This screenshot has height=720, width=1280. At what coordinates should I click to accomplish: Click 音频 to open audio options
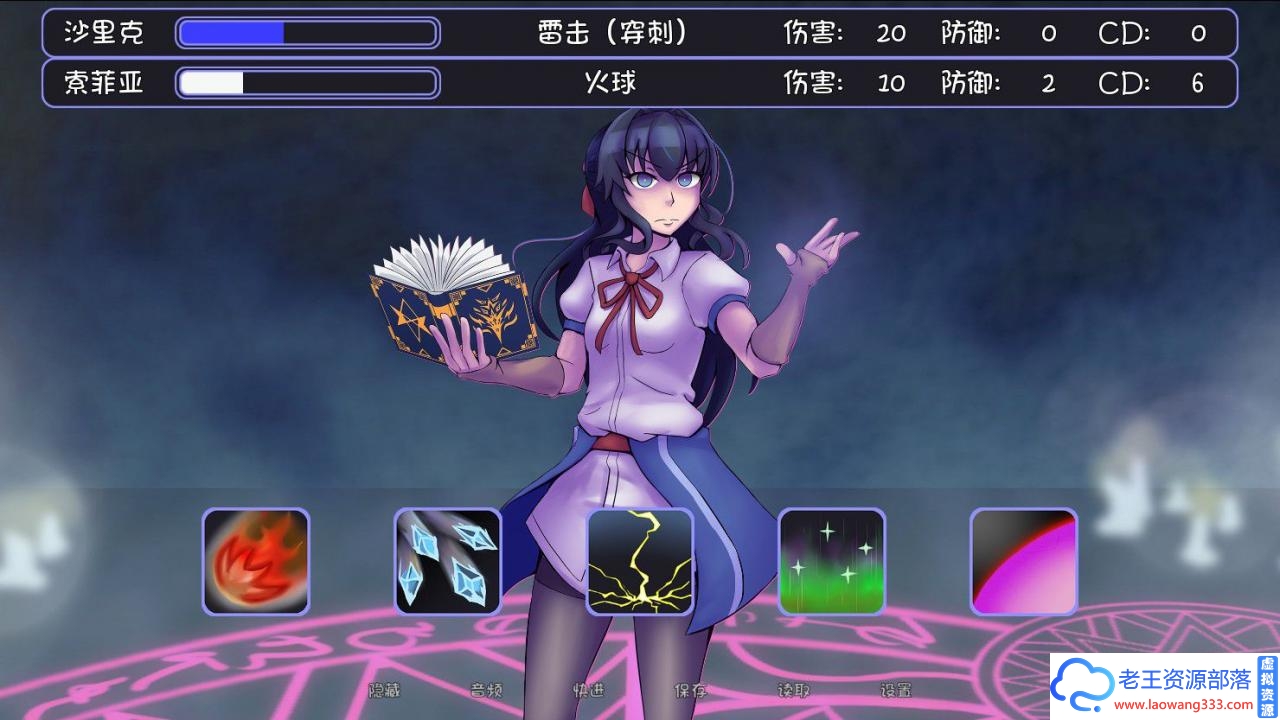487,691
